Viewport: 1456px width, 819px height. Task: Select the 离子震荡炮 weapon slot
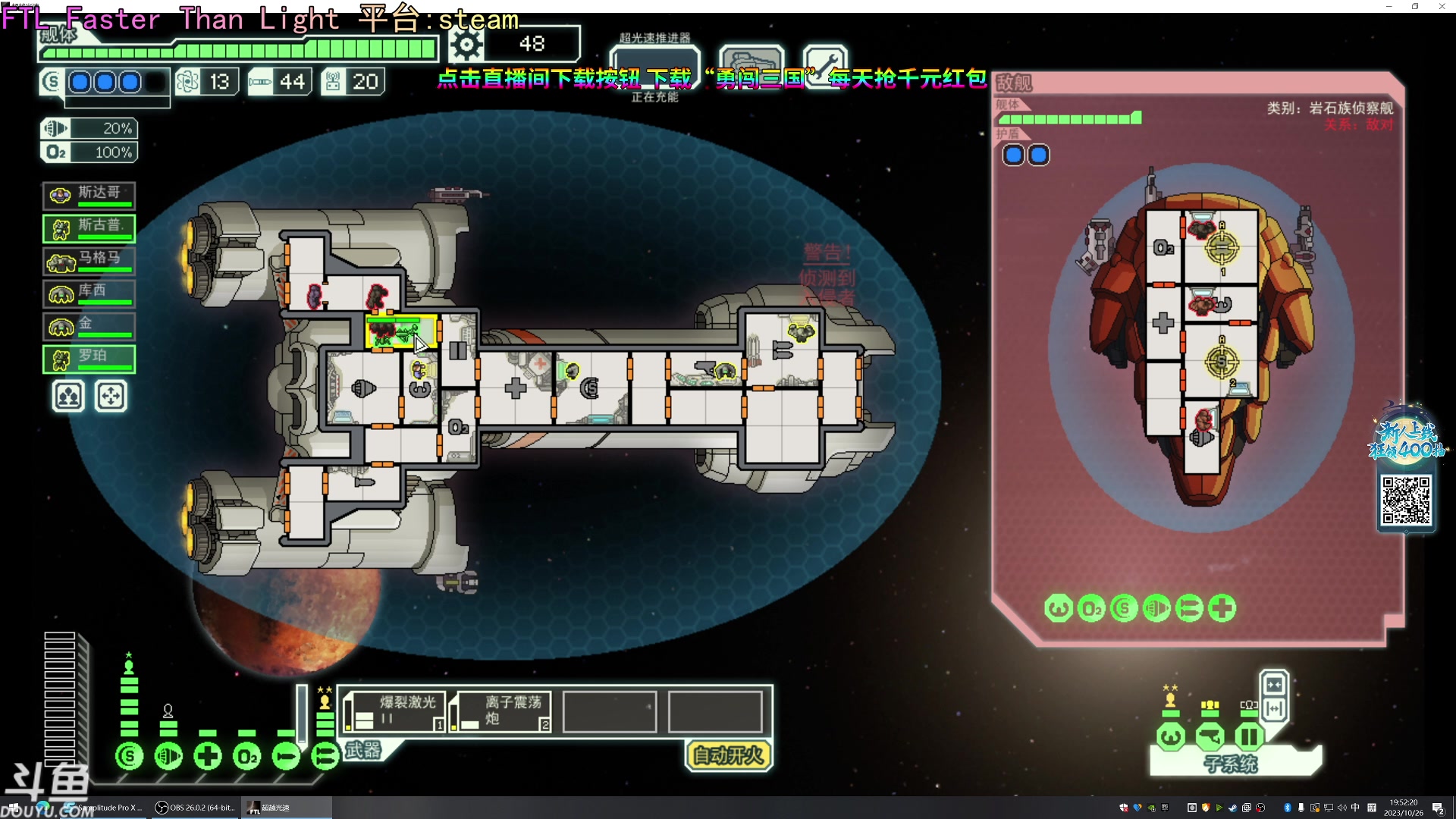point(500,711)
